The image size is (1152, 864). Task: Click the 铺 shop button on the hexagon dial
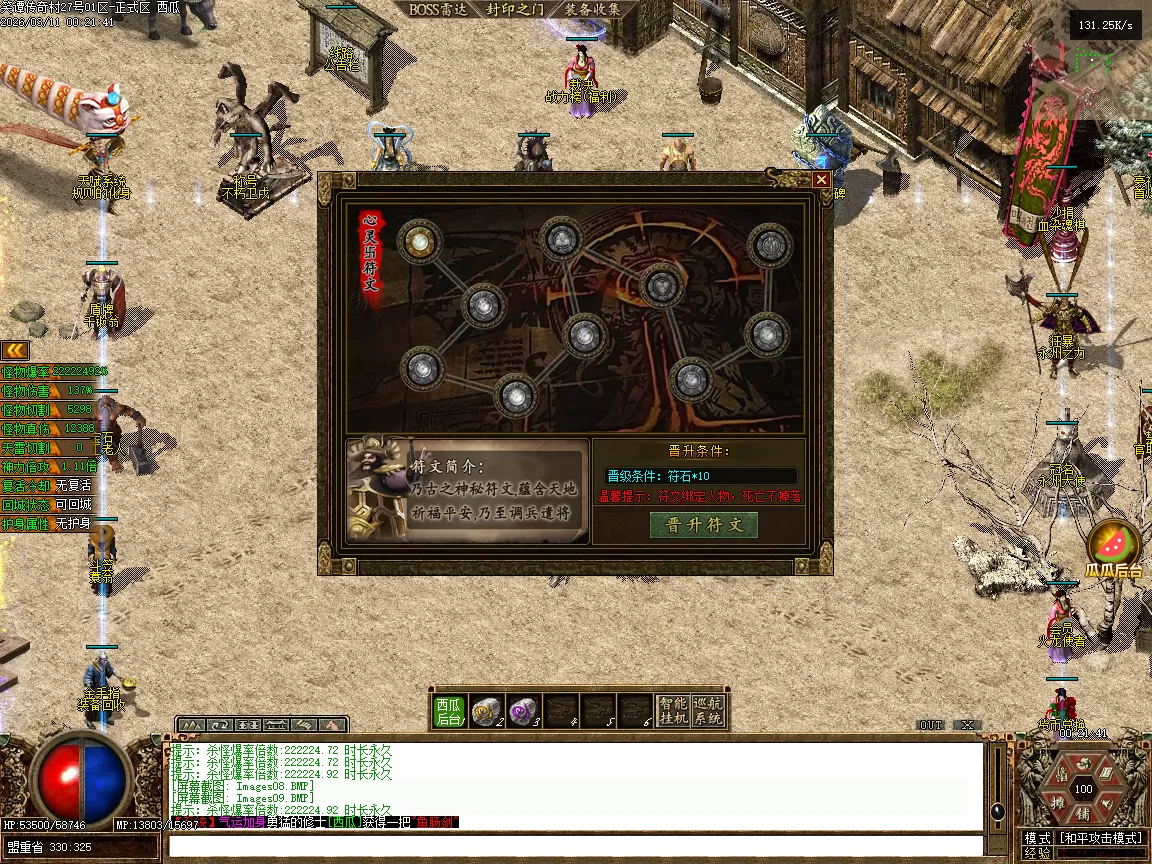(1083, 814)
